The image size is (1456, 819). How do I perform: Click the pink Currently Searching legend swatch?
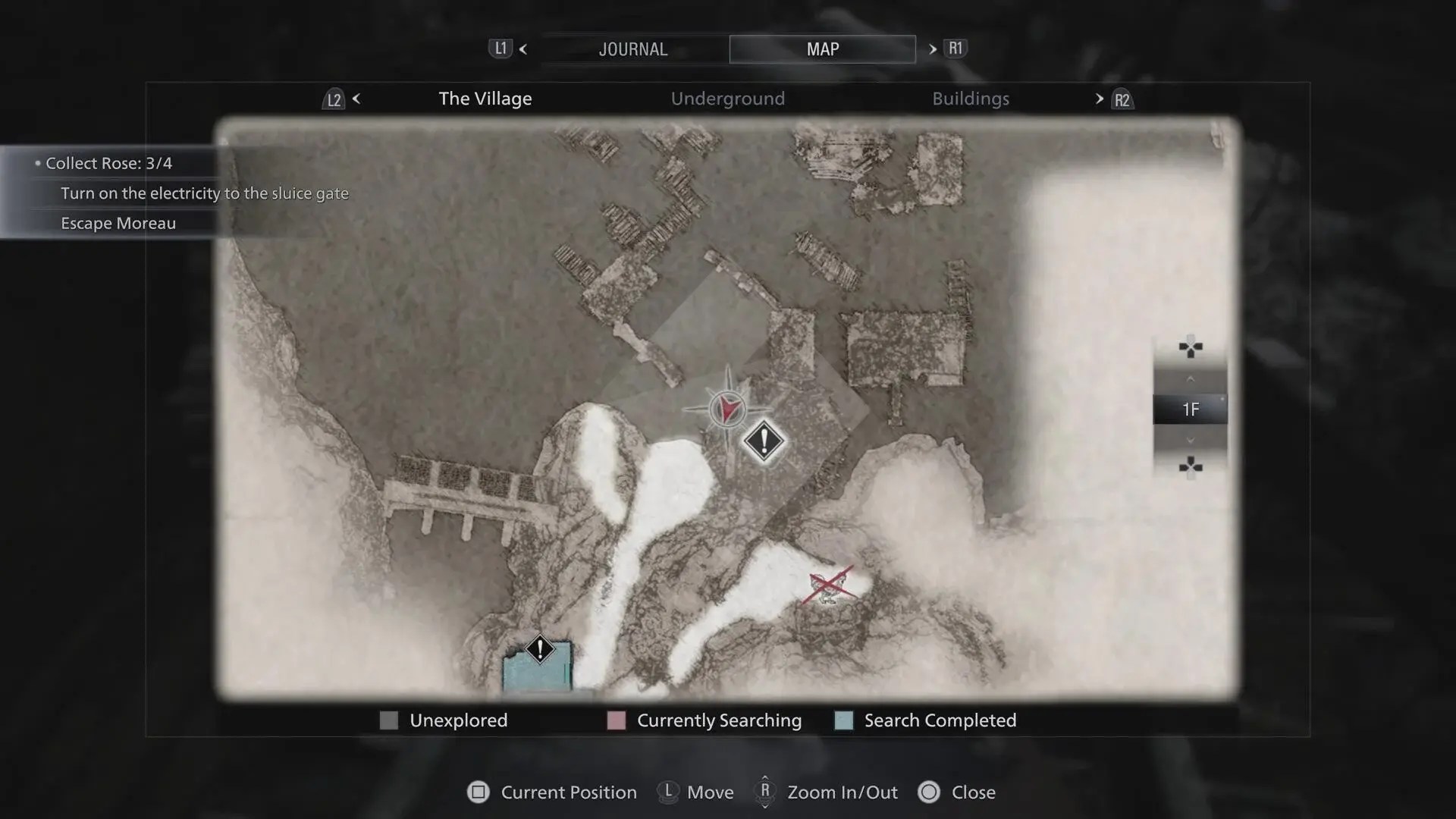click(616, 720)
